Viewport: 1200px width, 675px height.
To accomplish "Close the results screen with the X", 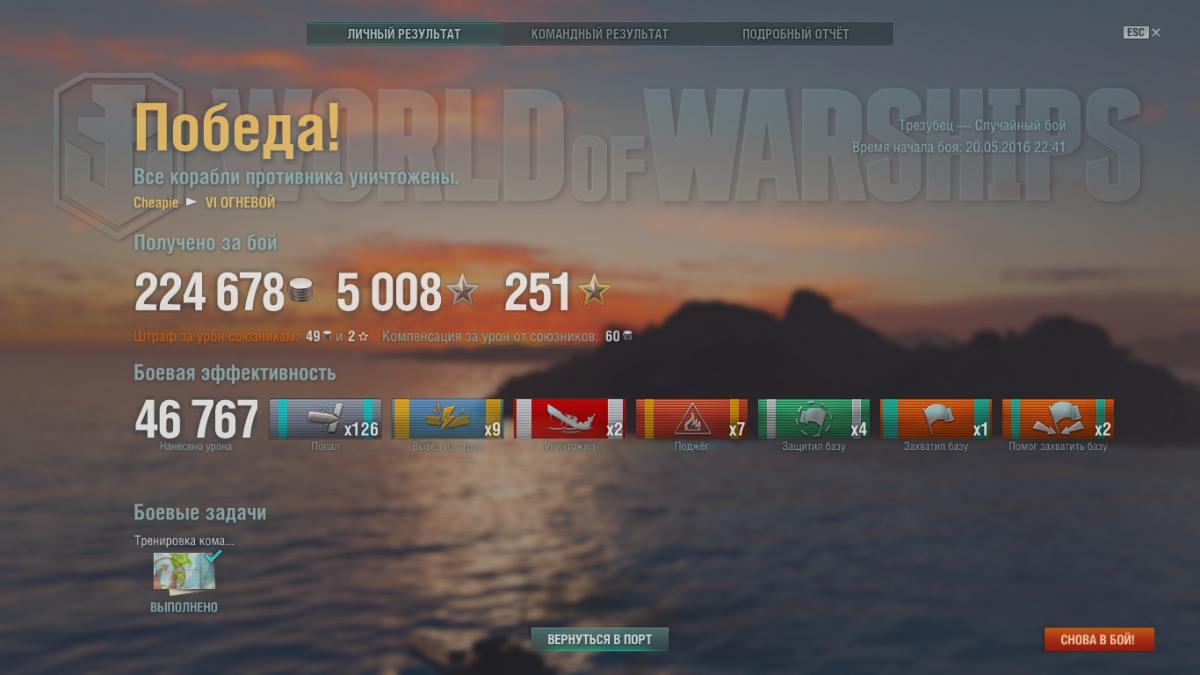I will click(x=1156, y=33).
